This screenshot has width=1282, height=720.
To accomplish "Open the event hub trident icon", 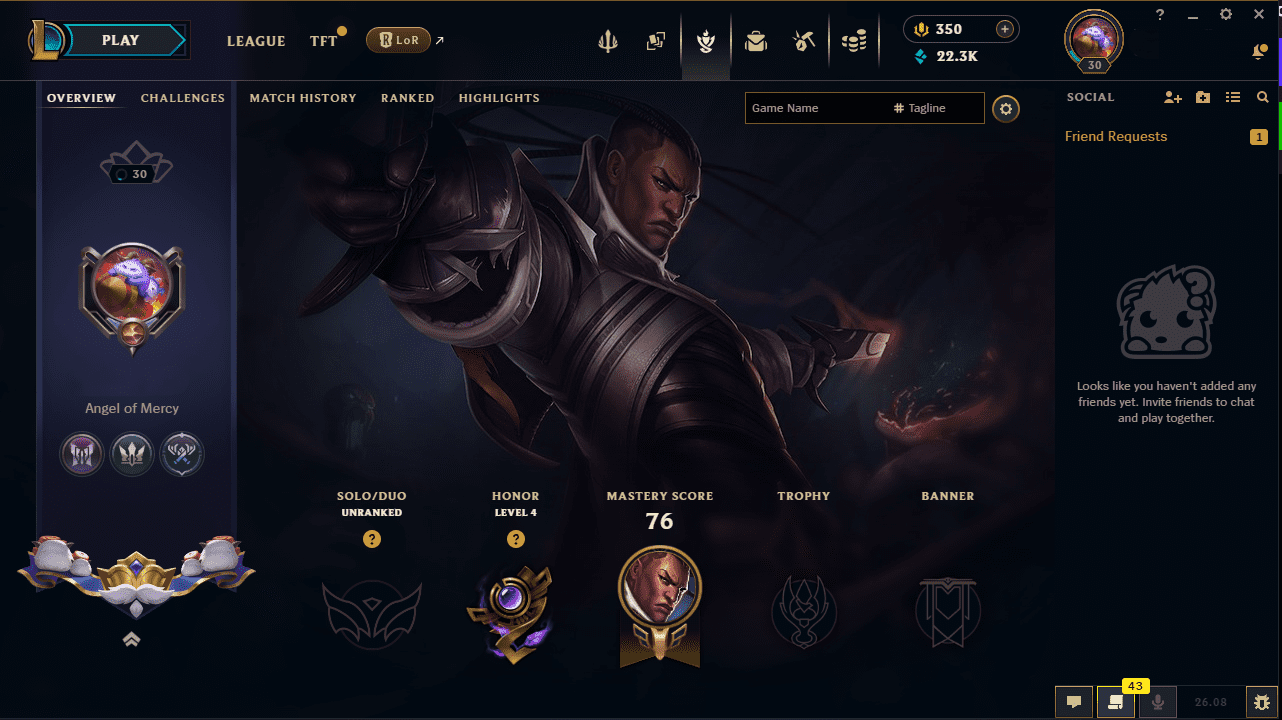I will click(x=608, y=41).
